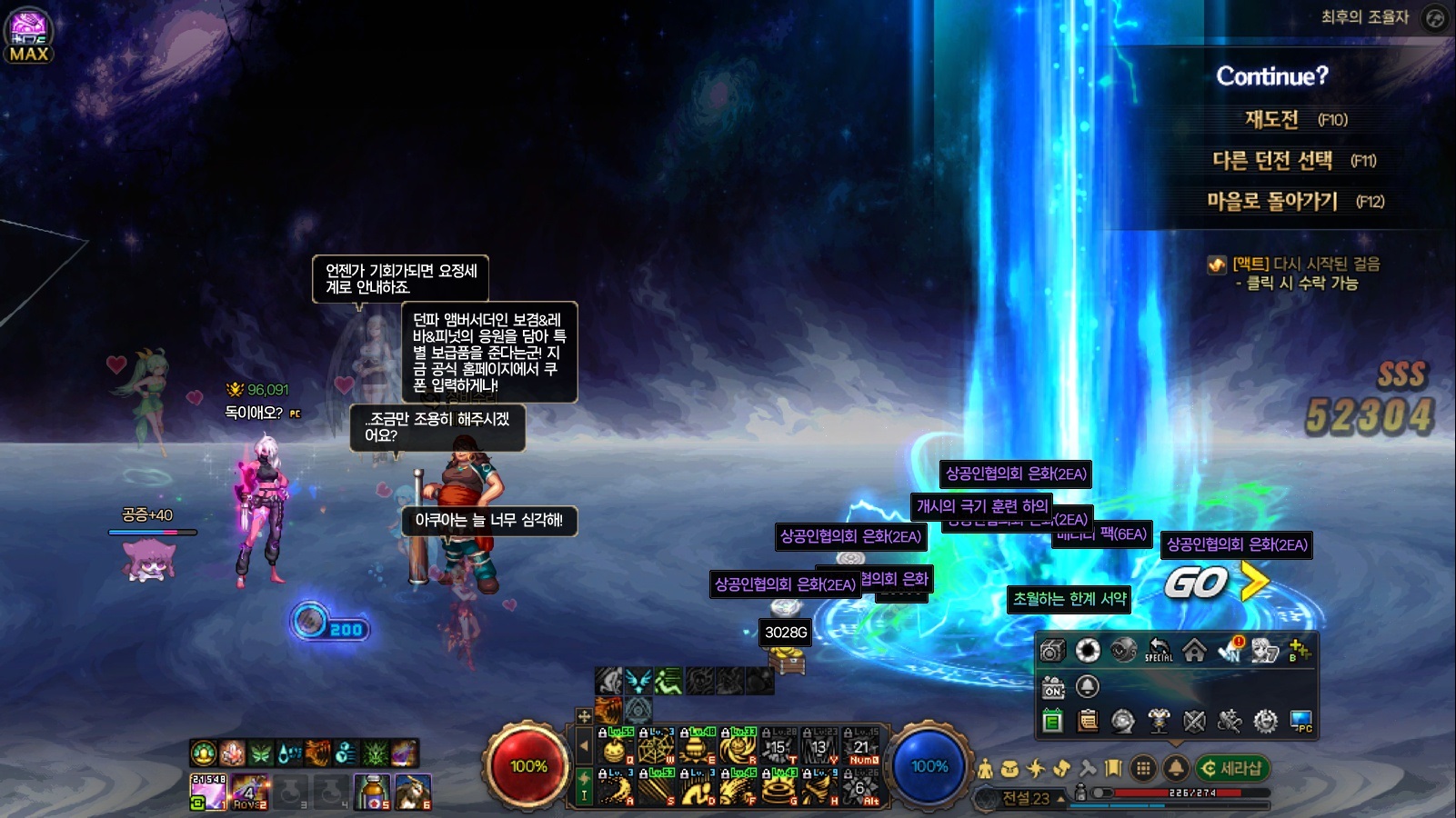
Task: Toggle the round grid menu button
Action: (x=1143, y=769)
